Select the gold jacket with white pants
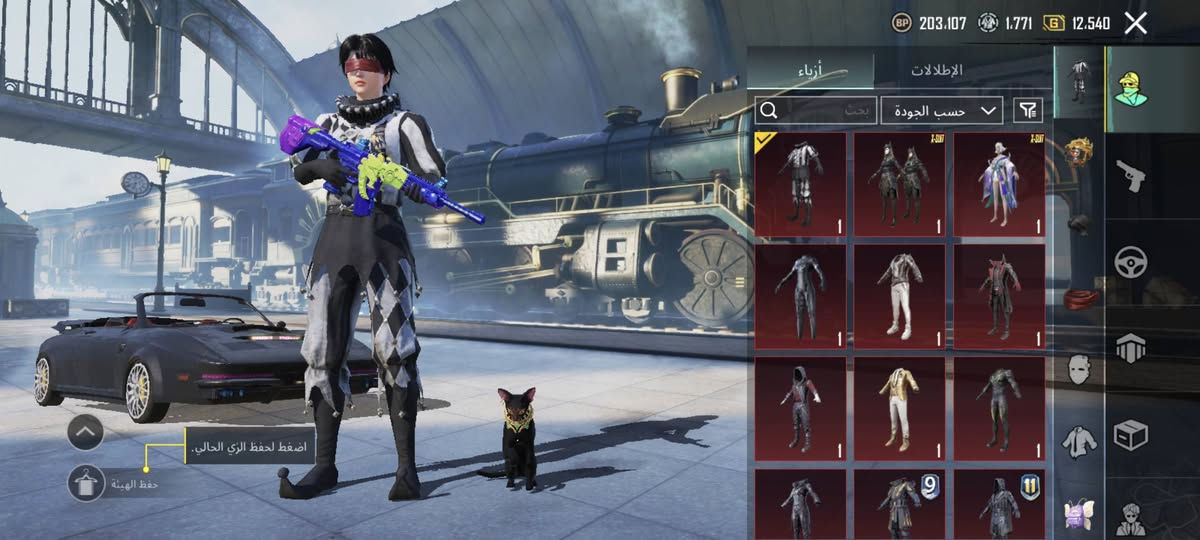This screenshot has height=540, width=1200. tap(899, 408)
